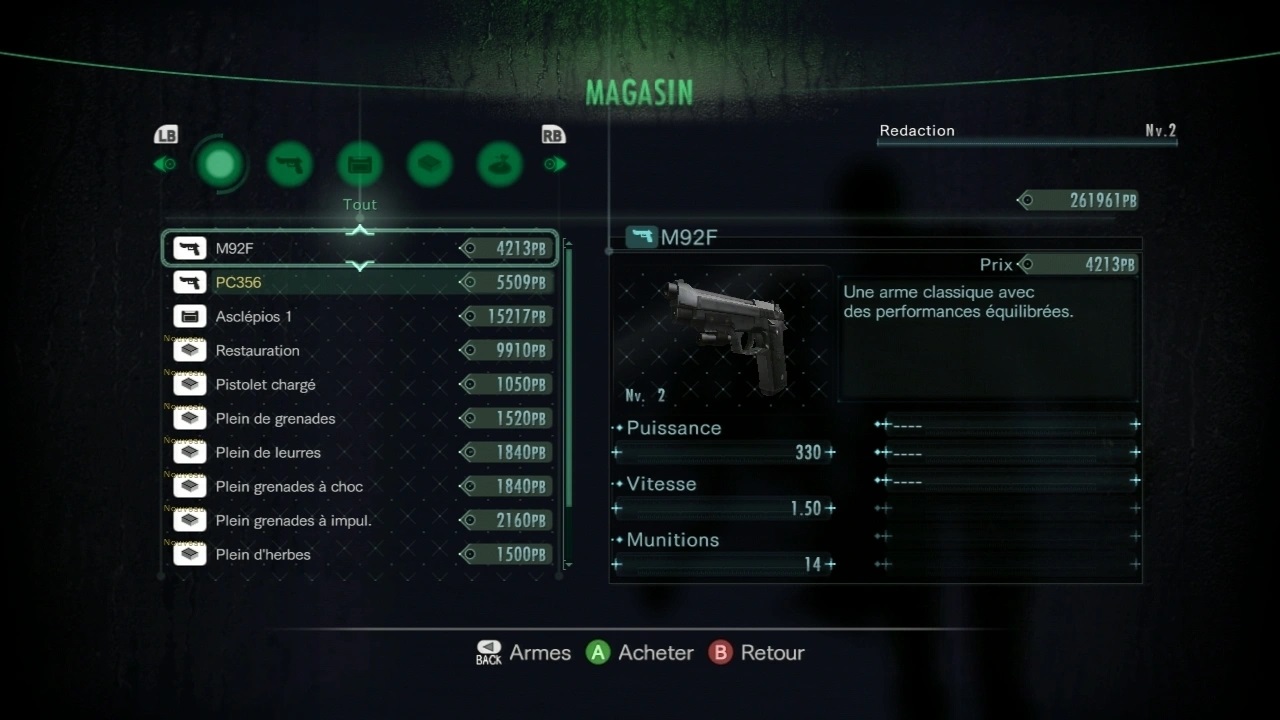Open the custom parts case category
The image size is (1280, 720).
[x=360, y=164]
